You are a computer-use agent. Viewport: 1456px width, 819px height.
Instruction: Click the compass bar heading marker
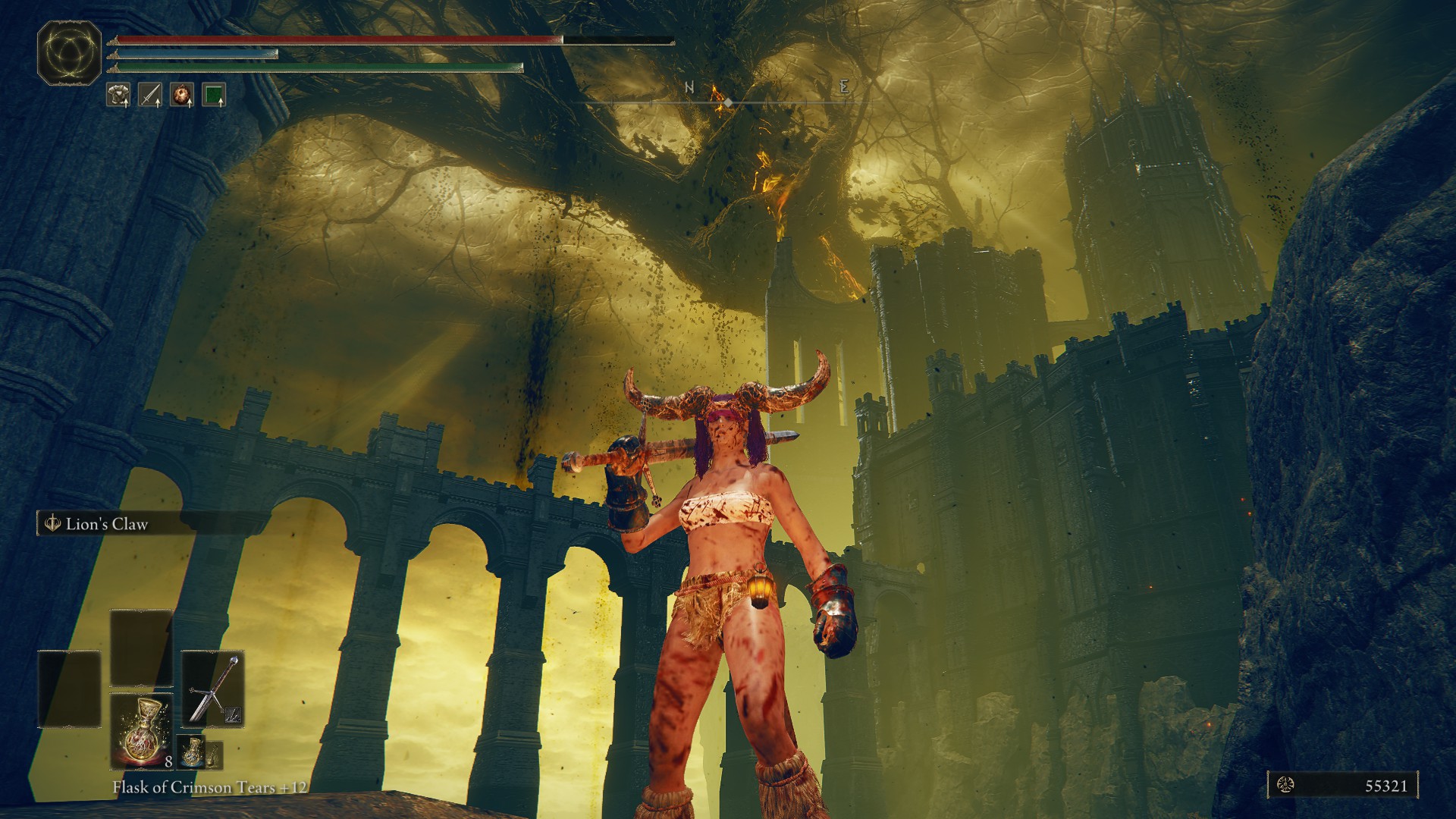coord(728,102)
